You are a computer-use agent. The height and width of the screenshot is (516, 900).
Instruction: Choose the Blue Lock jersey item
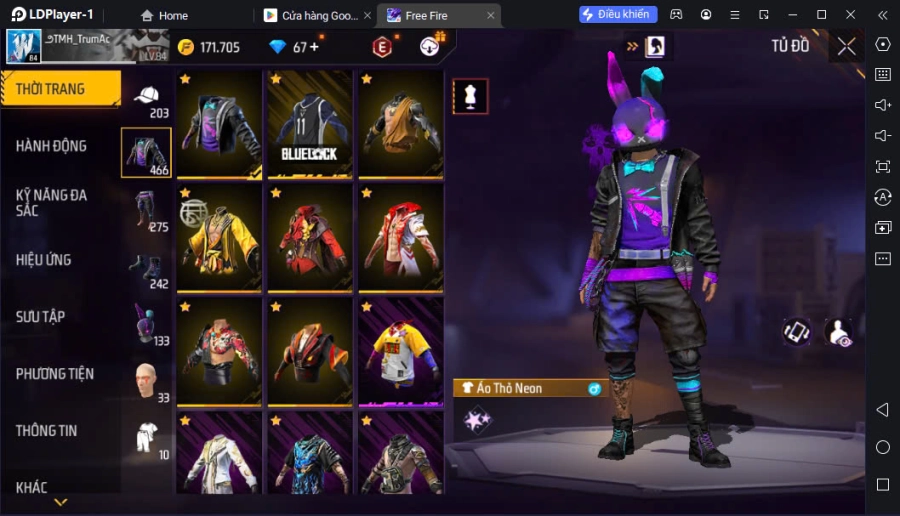coord(310,124)
